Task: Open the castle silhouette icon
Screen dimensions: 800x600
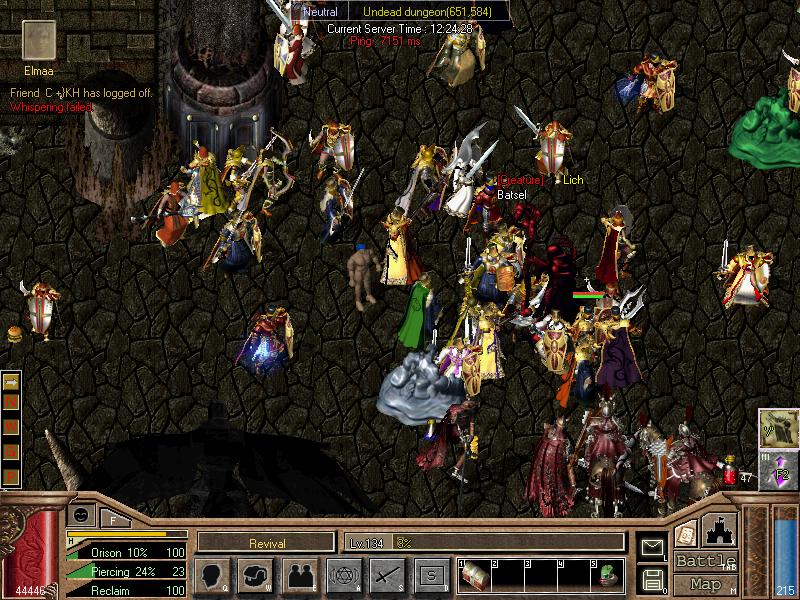Action: [722, 528]
